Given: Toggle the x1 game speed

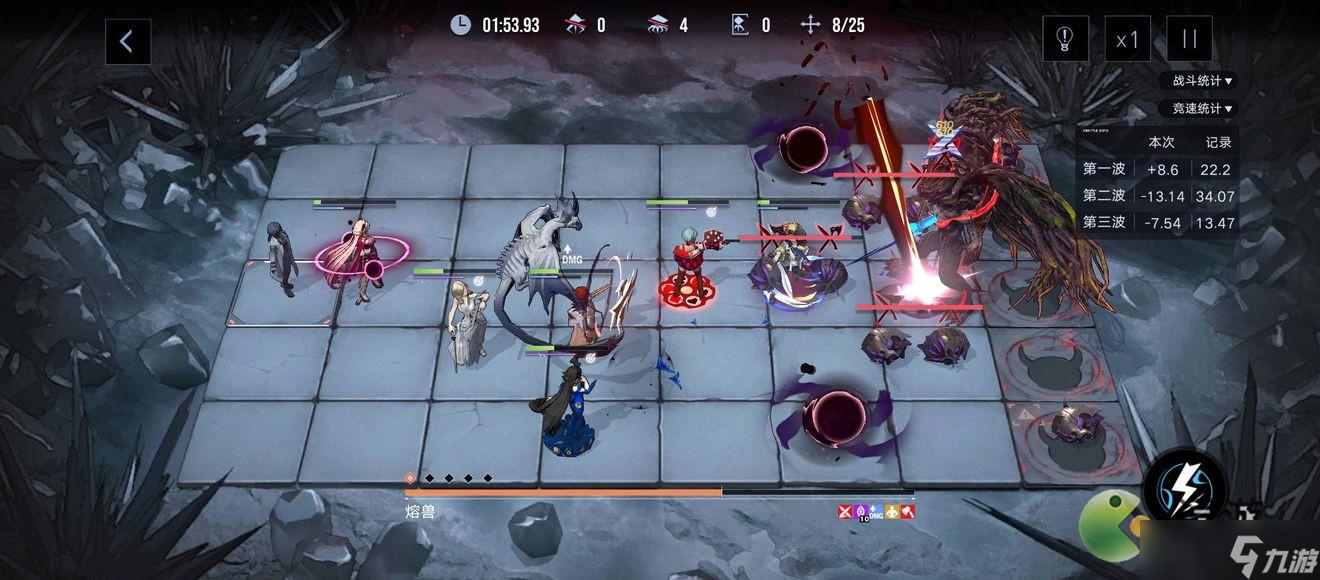Looking at the screenshot, I should 1127,40.
